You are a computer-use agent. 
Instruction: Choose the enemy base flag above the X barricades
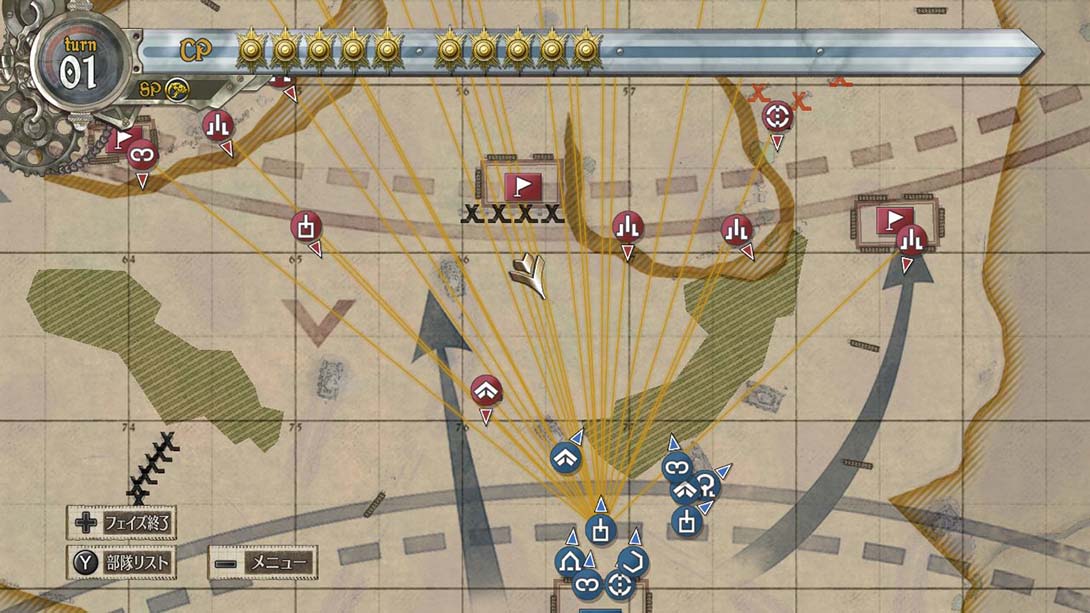click(522, 185)
